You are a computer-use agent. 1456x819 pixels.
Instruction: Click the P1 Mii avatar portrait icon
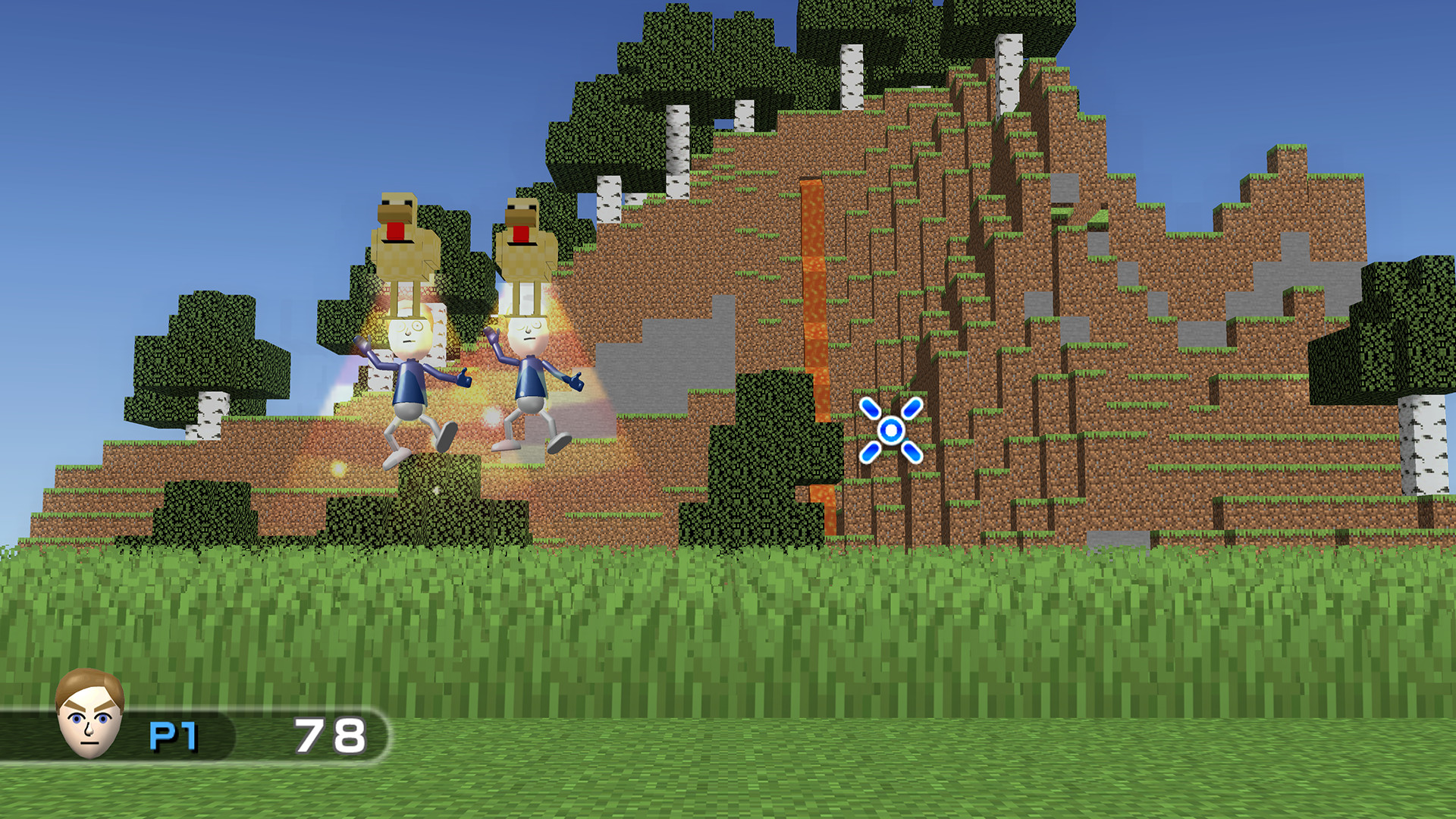[91, 717]
